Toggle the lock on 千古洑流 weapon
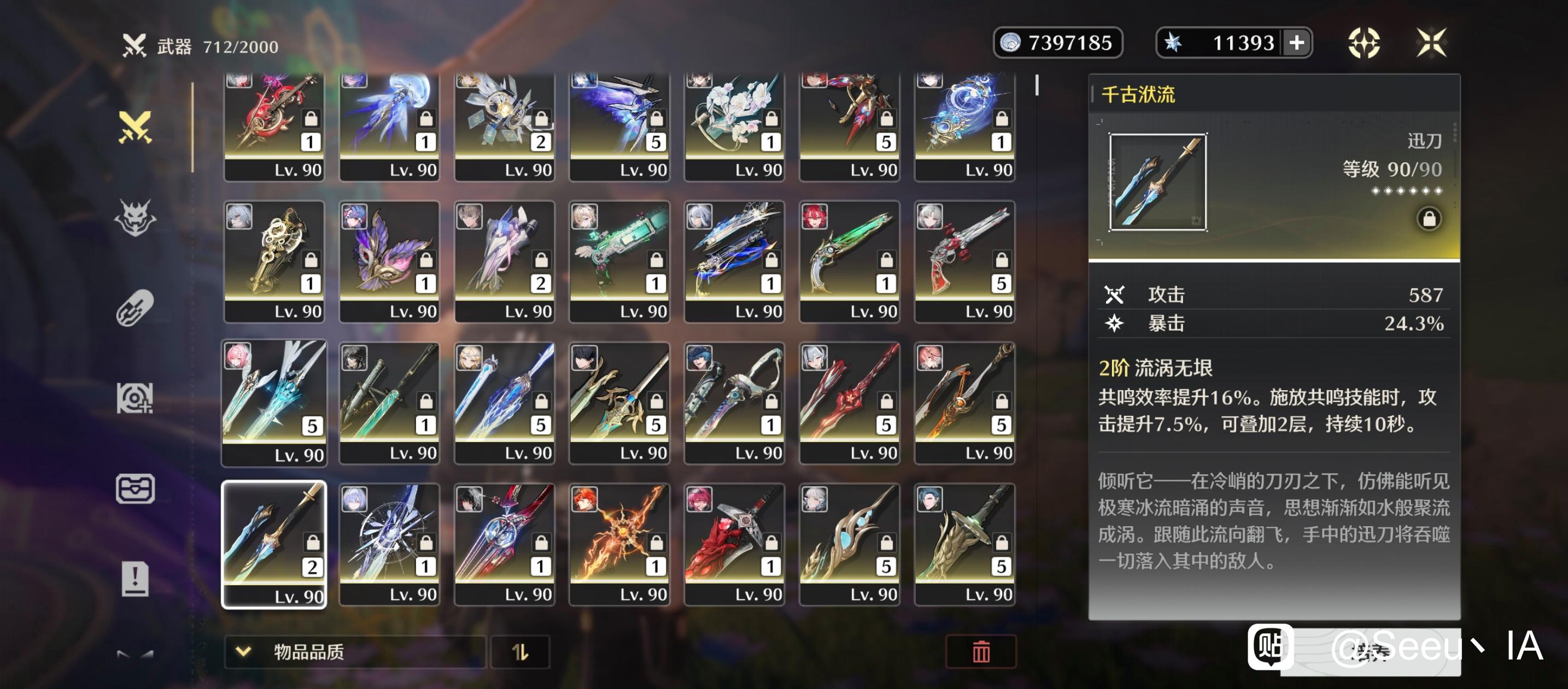 click(x=1429, y=219)
